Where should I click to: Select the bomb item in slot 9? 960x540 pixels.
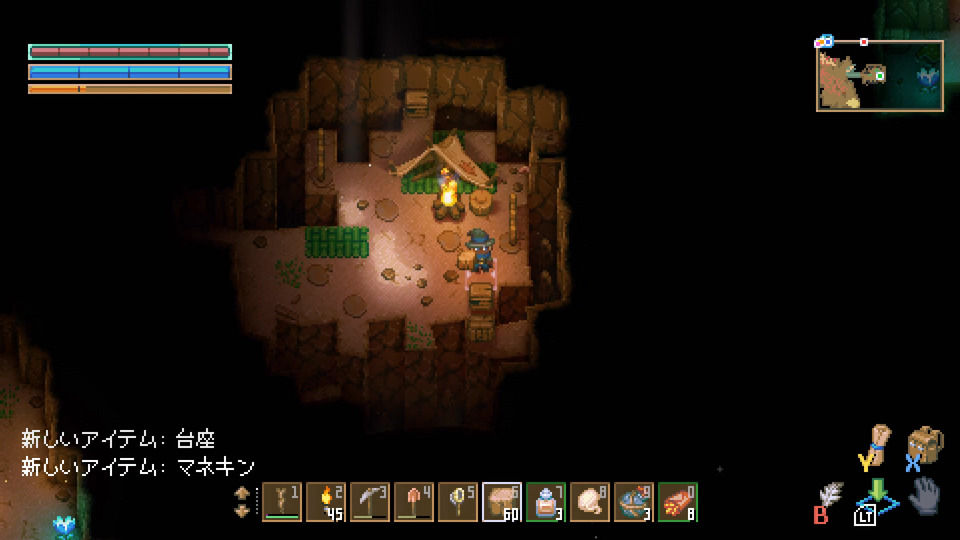634,502
